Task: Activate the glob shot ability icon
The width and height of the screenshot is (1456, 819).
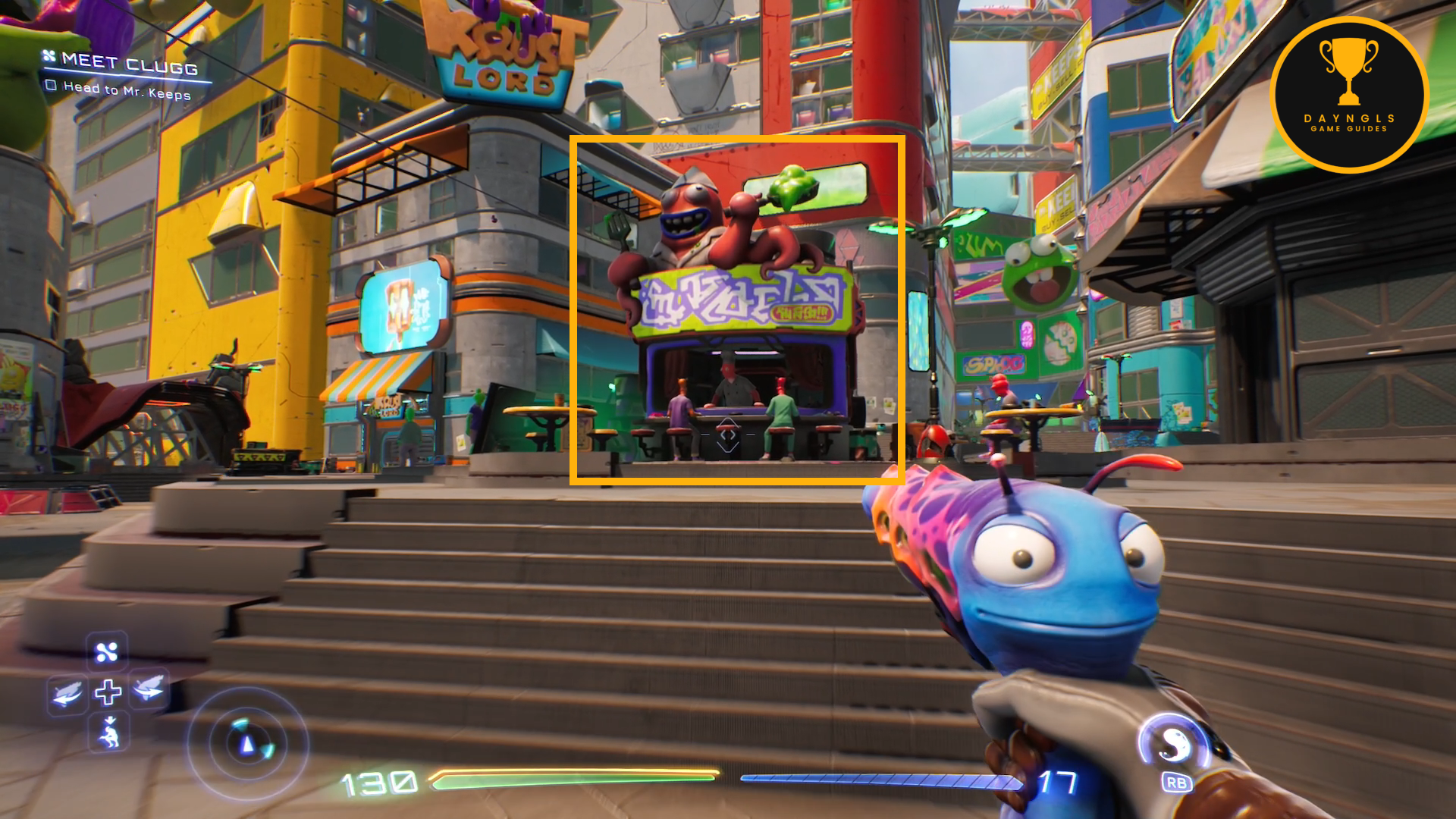Action: [1172, 743]
